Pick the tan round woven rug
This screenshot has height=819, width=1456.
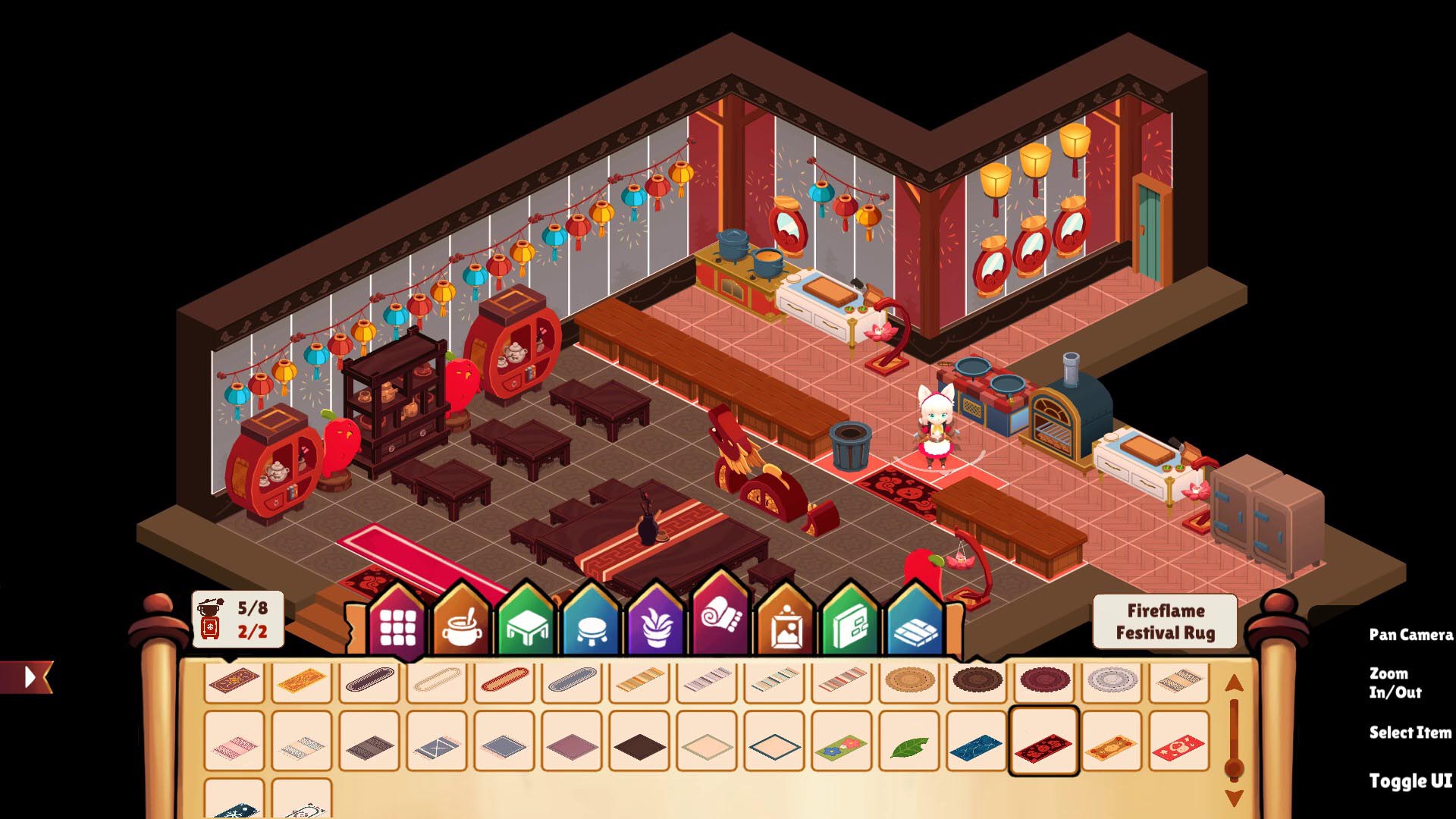pyautogui.click(x=908, y=679)
